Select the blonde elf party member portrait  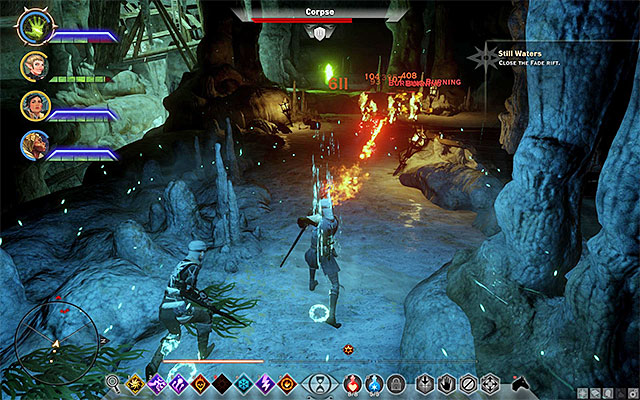34,67
